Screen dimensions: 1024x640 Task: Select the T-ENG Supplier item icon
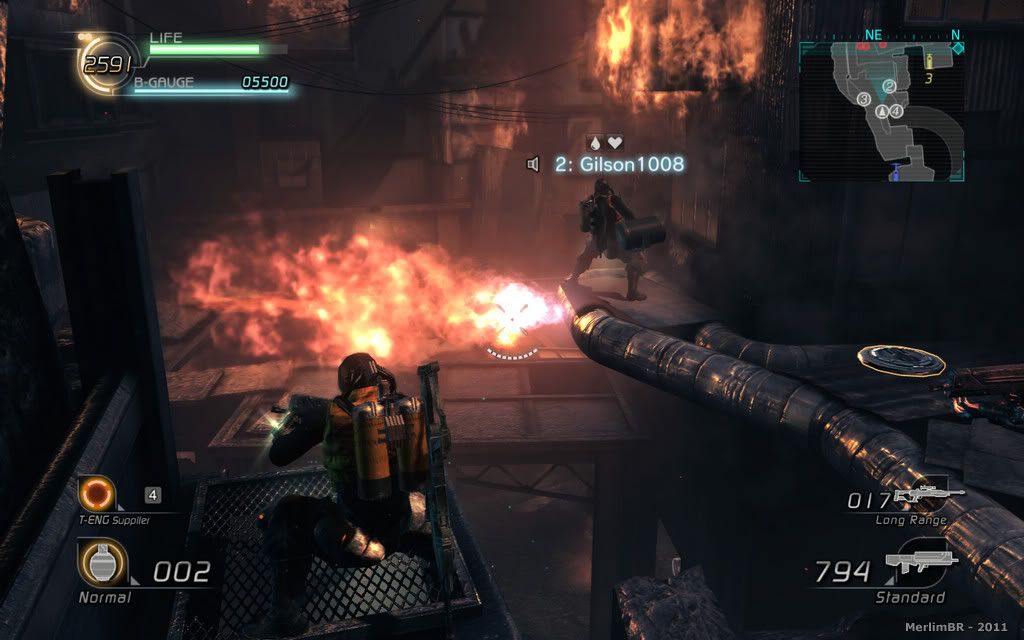click(98, 493)
